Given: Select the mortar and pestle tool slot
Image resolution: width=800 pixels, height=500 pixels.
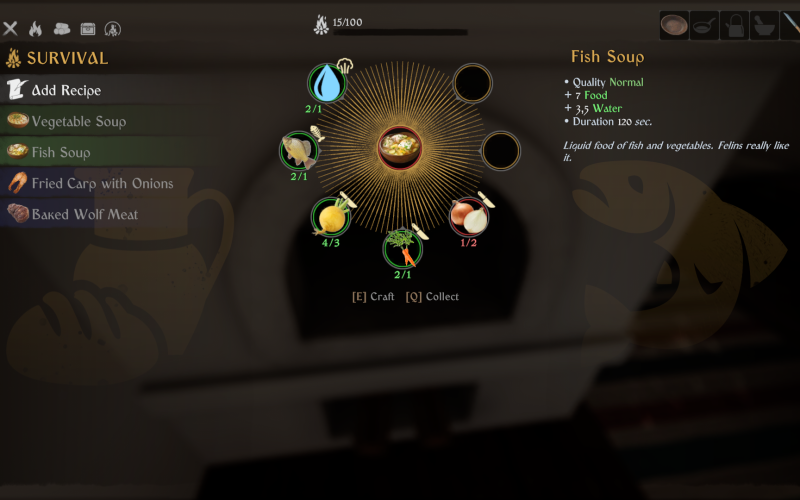Looking at the screenshot, I should click(764, 25).
